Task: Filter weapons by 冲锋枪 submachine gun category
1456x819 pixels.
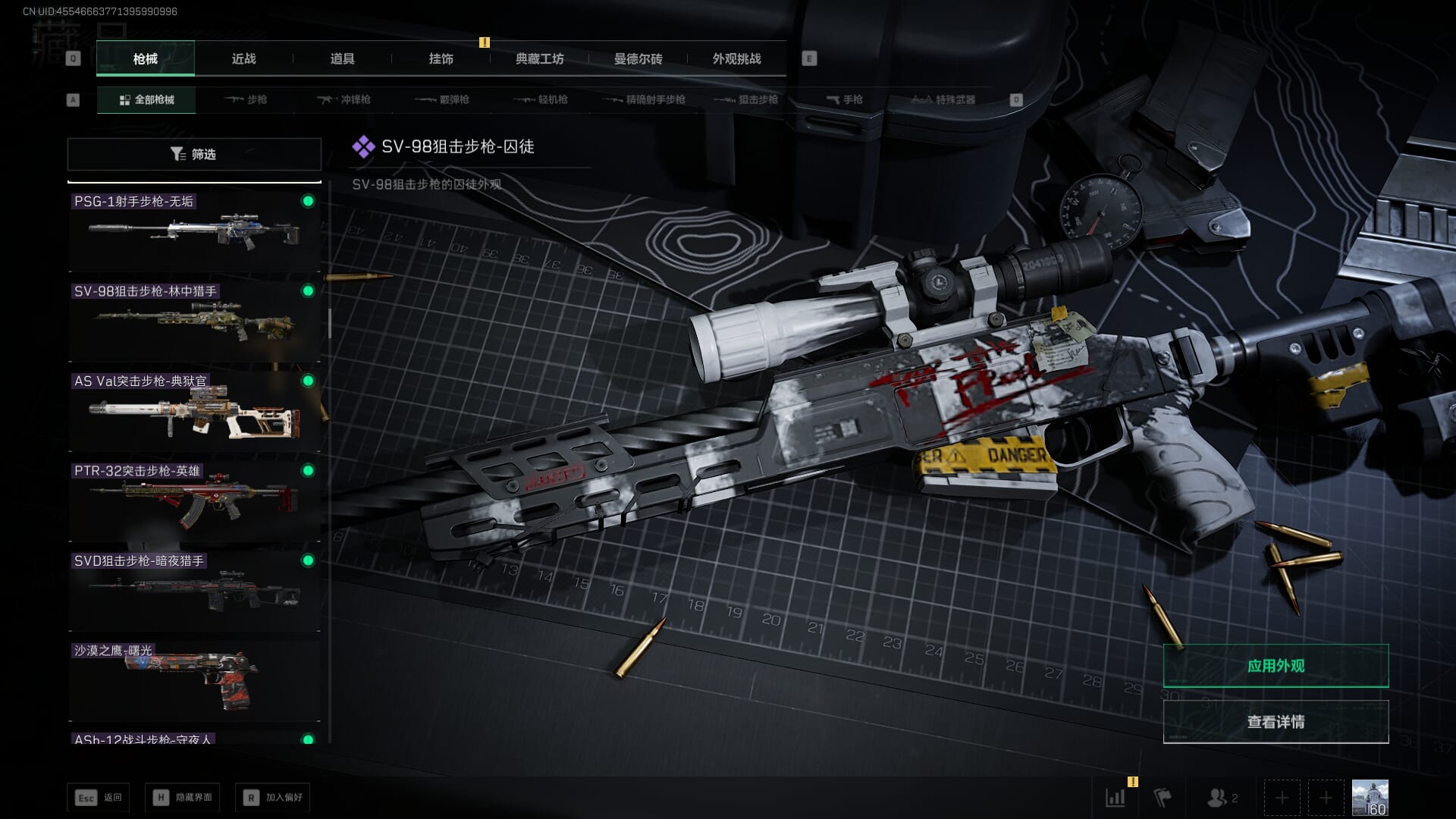Action: [x=344, y=99]
